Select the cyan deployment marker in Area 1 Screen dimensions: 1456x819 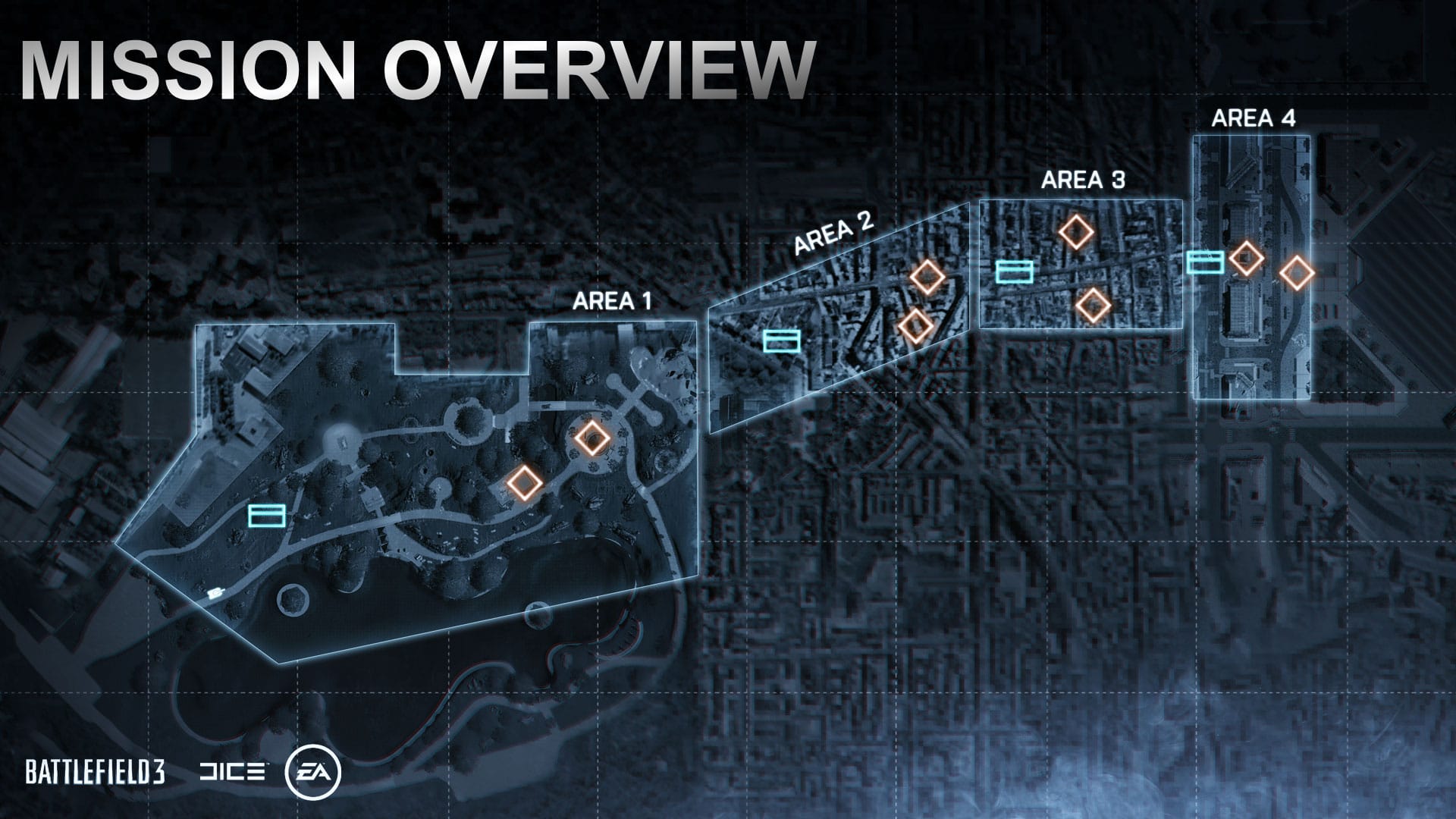coord(266,516)
